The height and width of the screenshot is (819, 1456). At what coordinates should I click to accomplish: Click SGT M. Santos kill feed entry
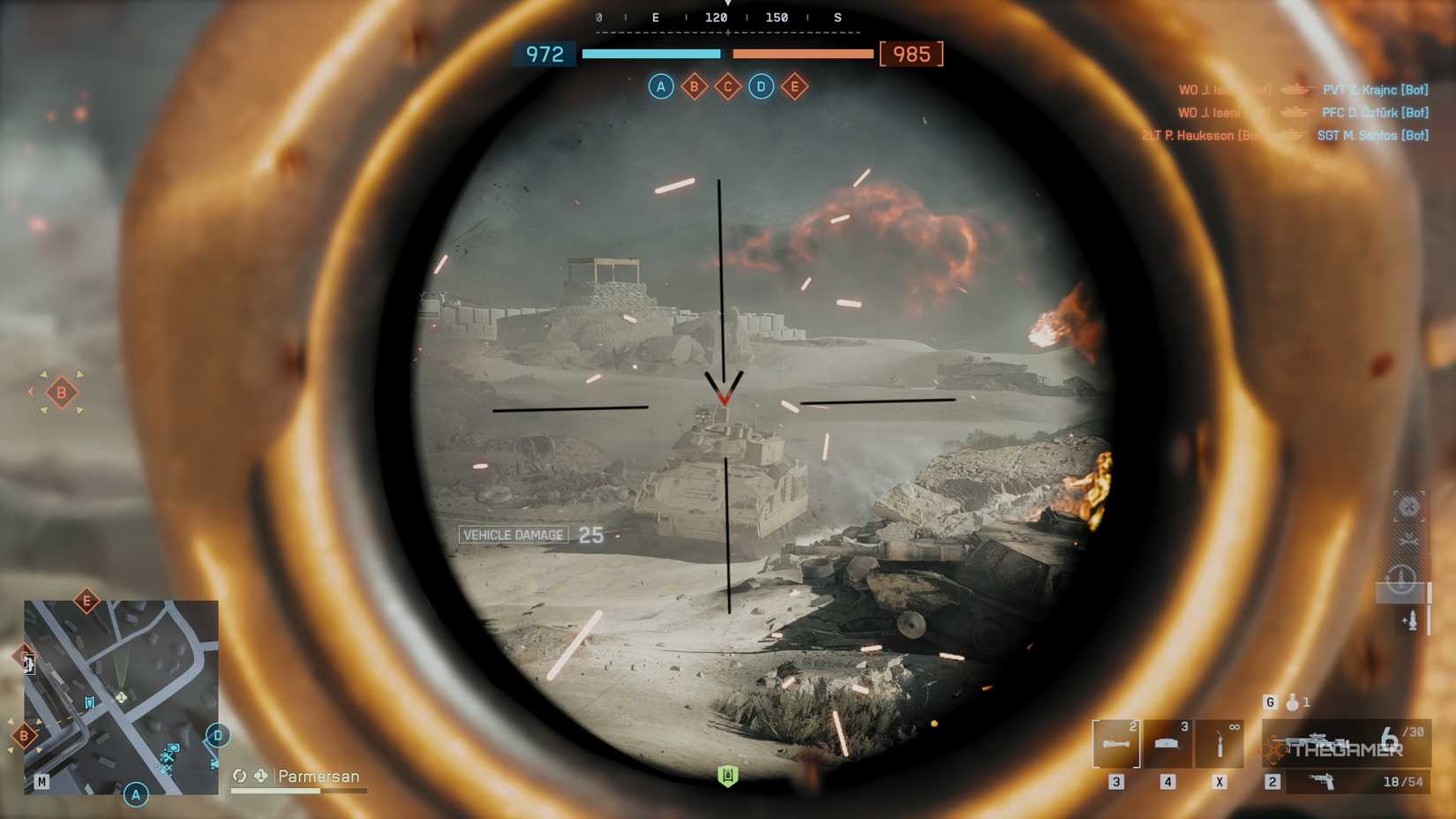coord(1372,136)
